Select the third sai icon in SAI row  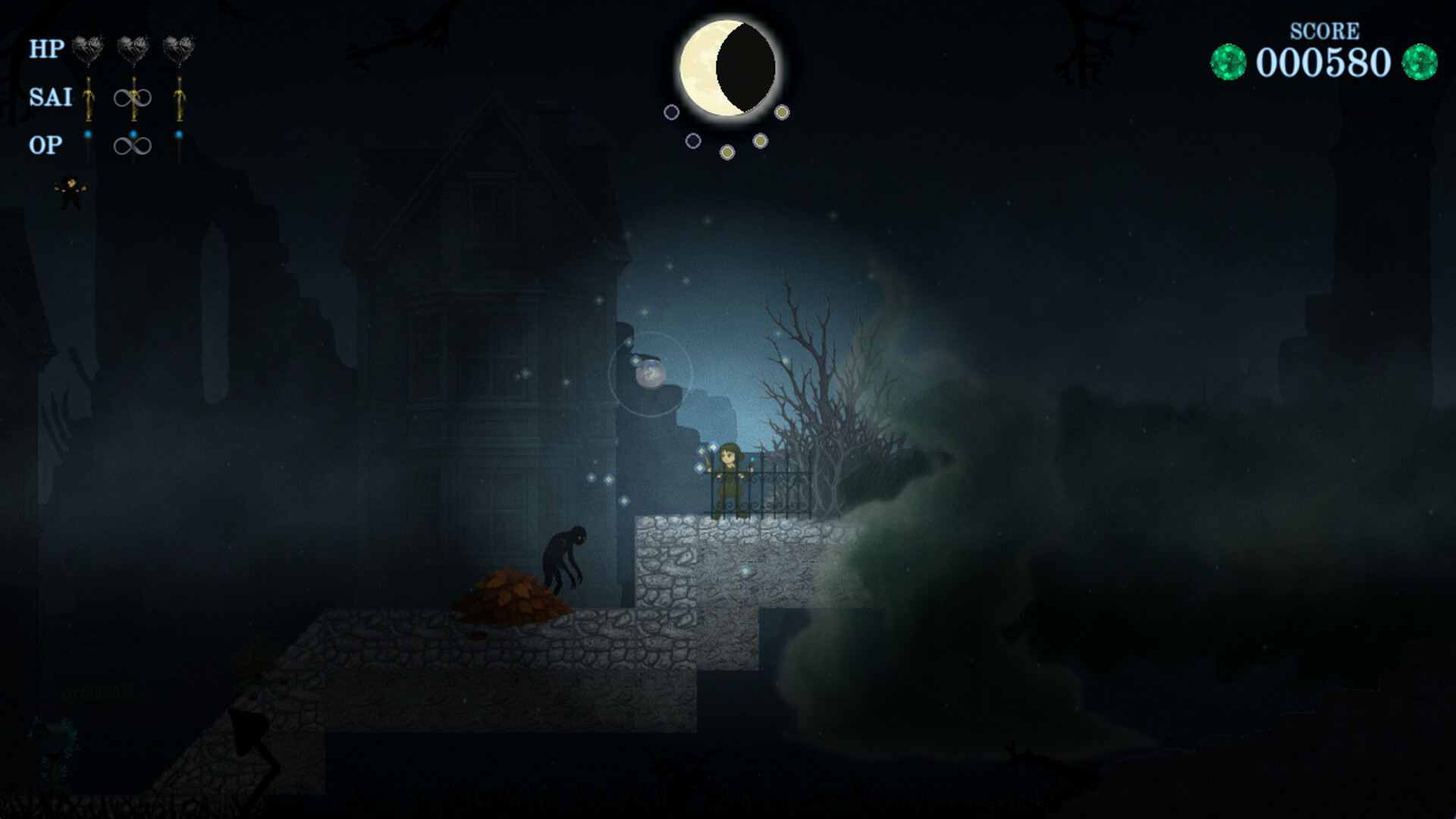(180, 100)
